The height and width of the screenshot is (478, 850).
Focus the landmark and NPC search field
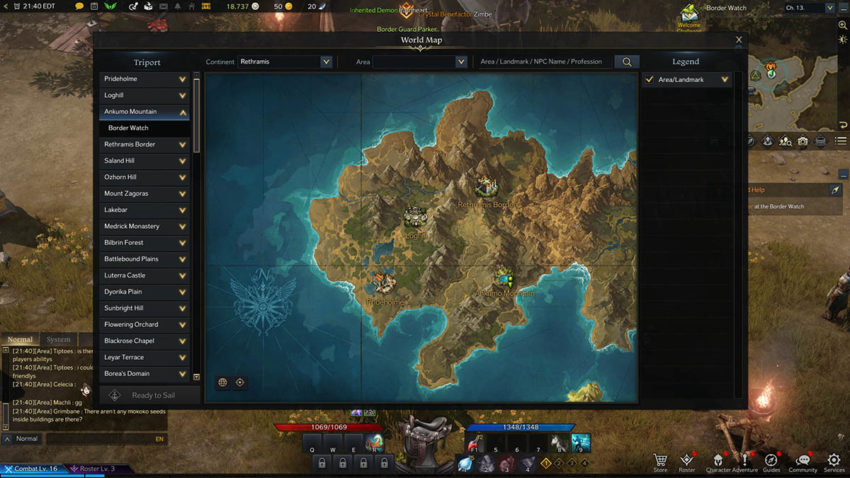(542, 62)
